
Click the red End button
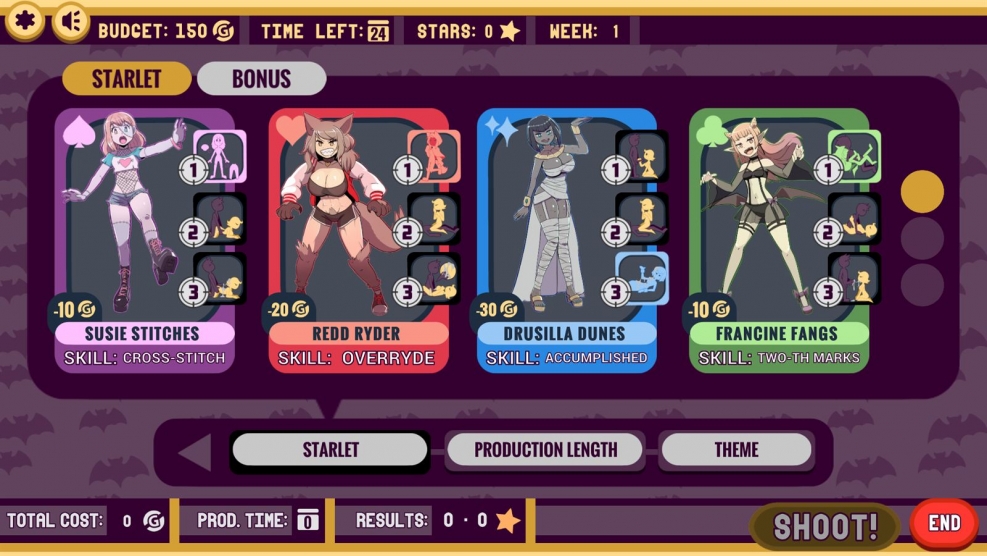point(944,523)
